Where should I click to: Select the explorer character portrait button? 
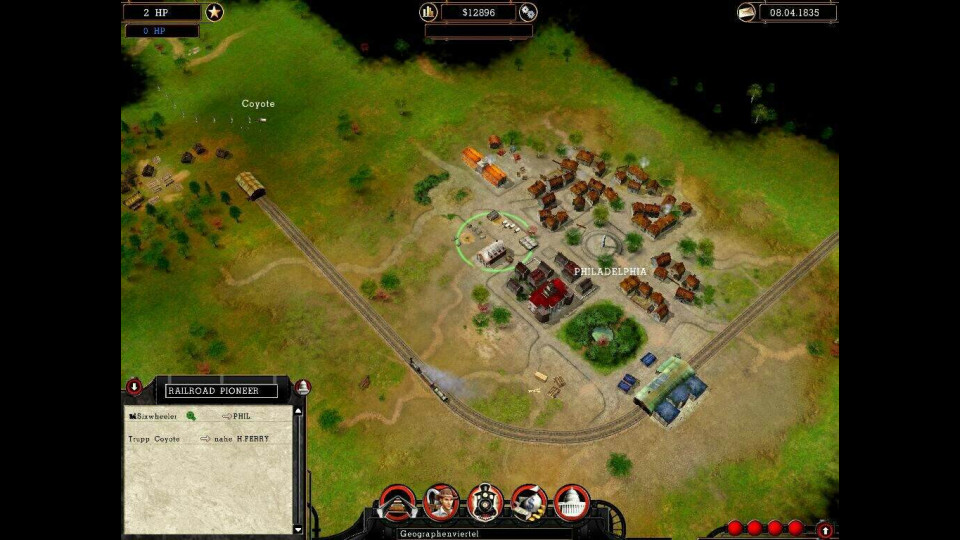tap(441, 502)
